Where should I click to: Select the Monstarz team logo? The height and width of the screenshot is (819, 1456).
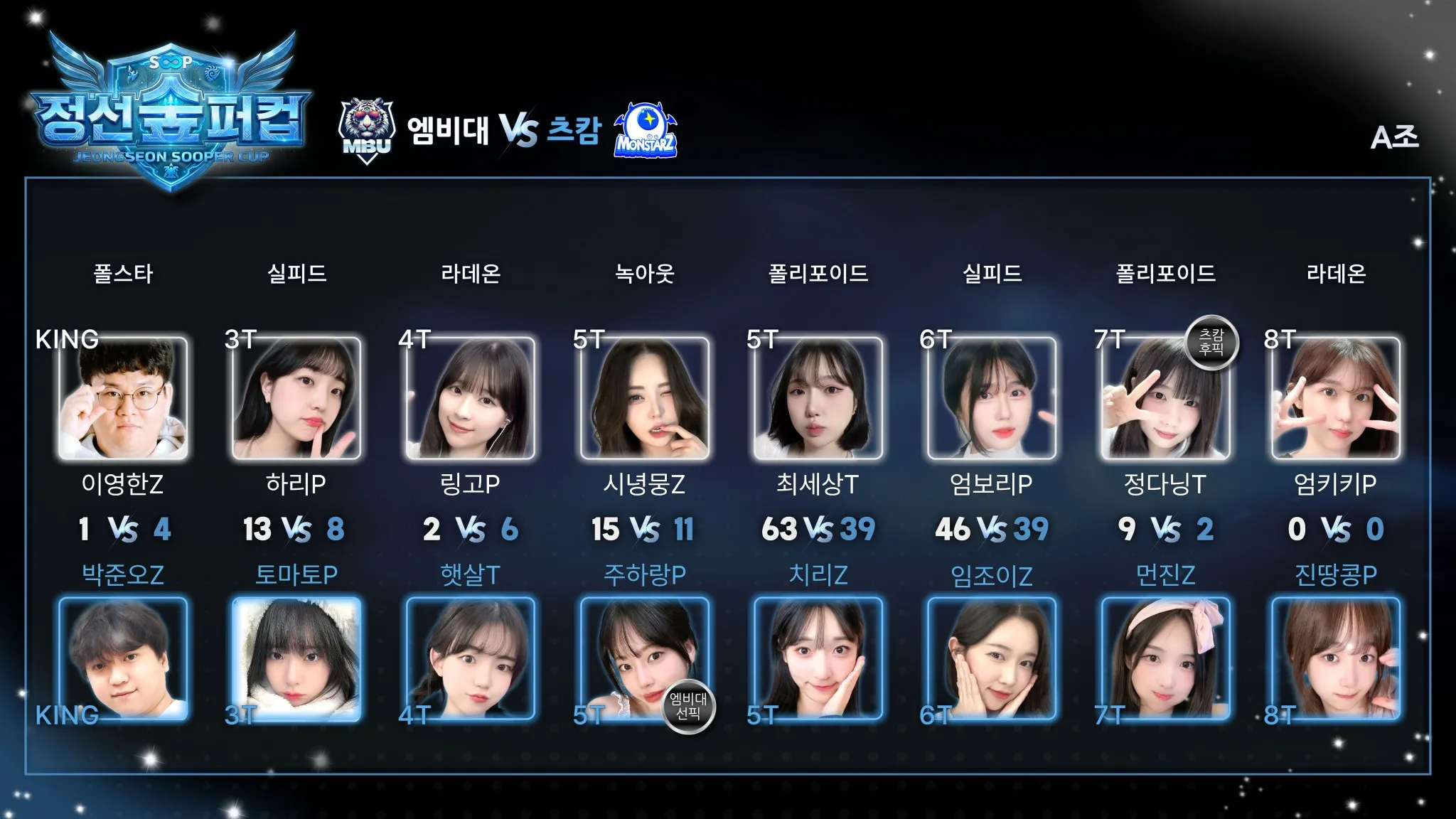point(646,131)
